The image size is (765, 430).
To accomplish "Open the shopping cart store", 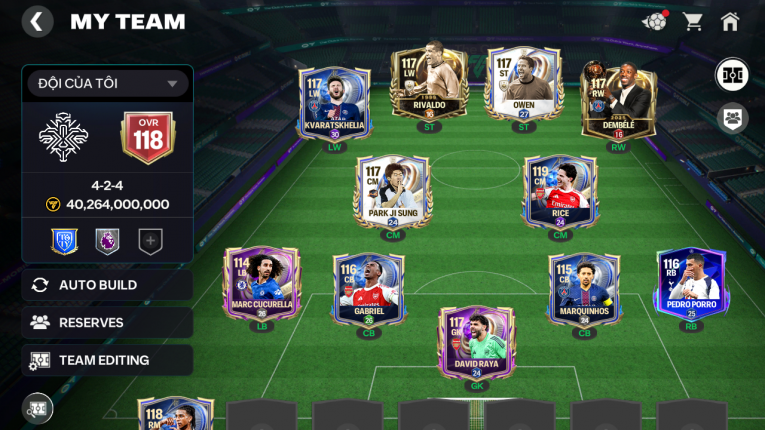I will pos(692,22).
